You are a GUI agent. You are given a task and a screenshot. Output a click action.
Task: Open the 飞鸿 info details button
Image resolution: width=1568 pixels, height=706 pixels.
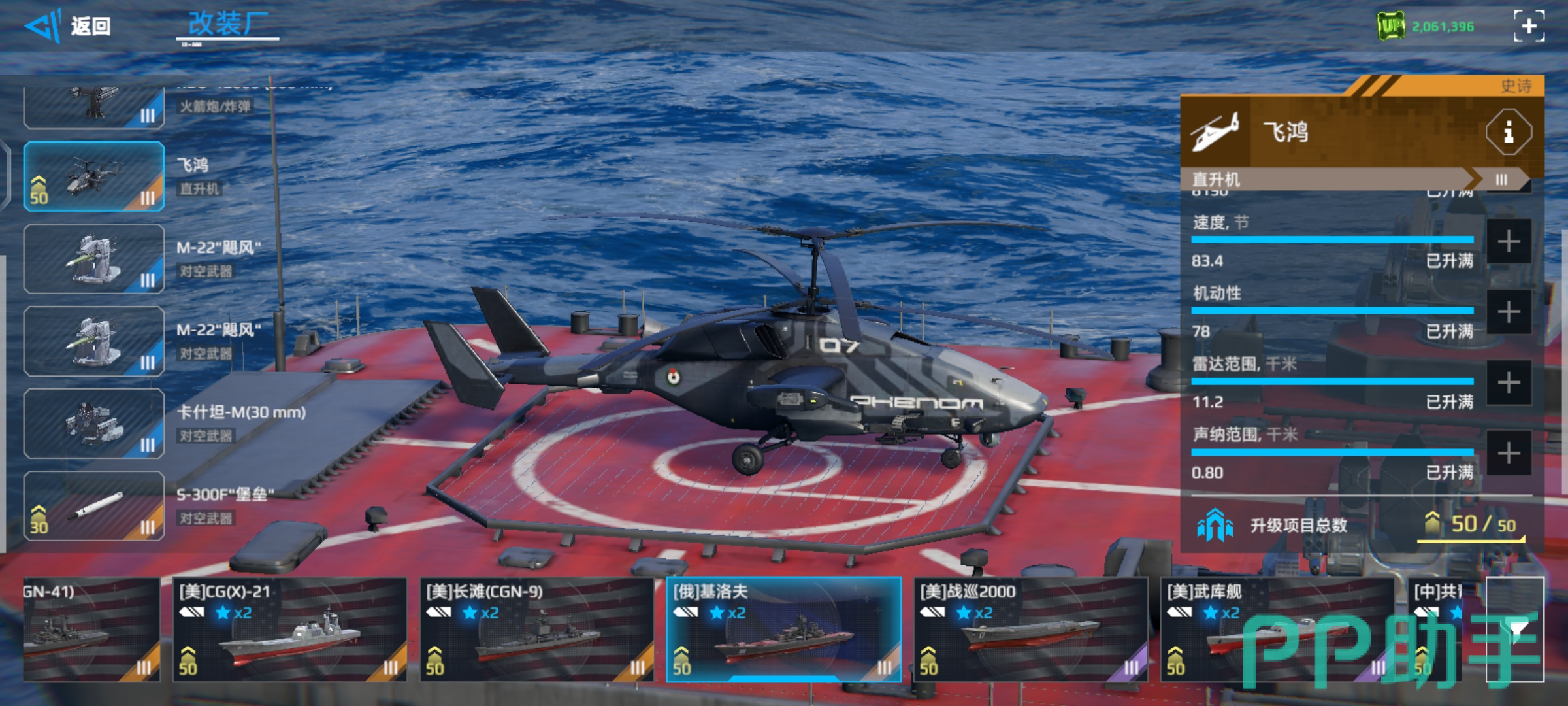coord(1508,133)
